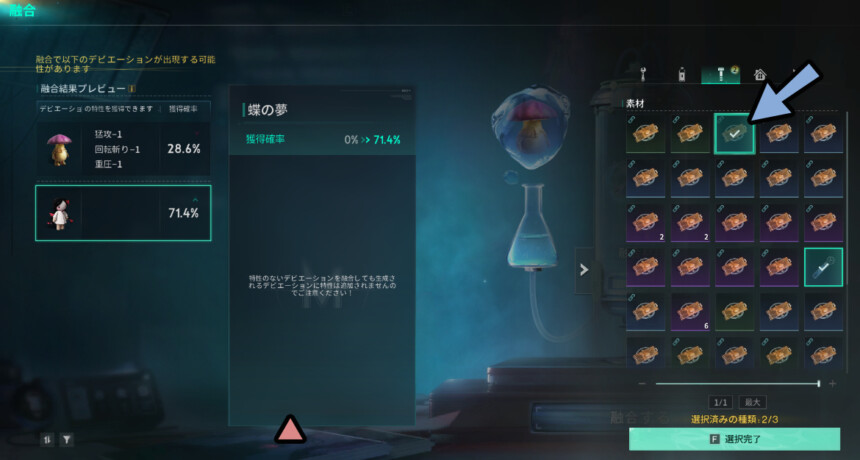Switch to the wrench category tab
Viewport: 860px width, 460px height.
642,74
